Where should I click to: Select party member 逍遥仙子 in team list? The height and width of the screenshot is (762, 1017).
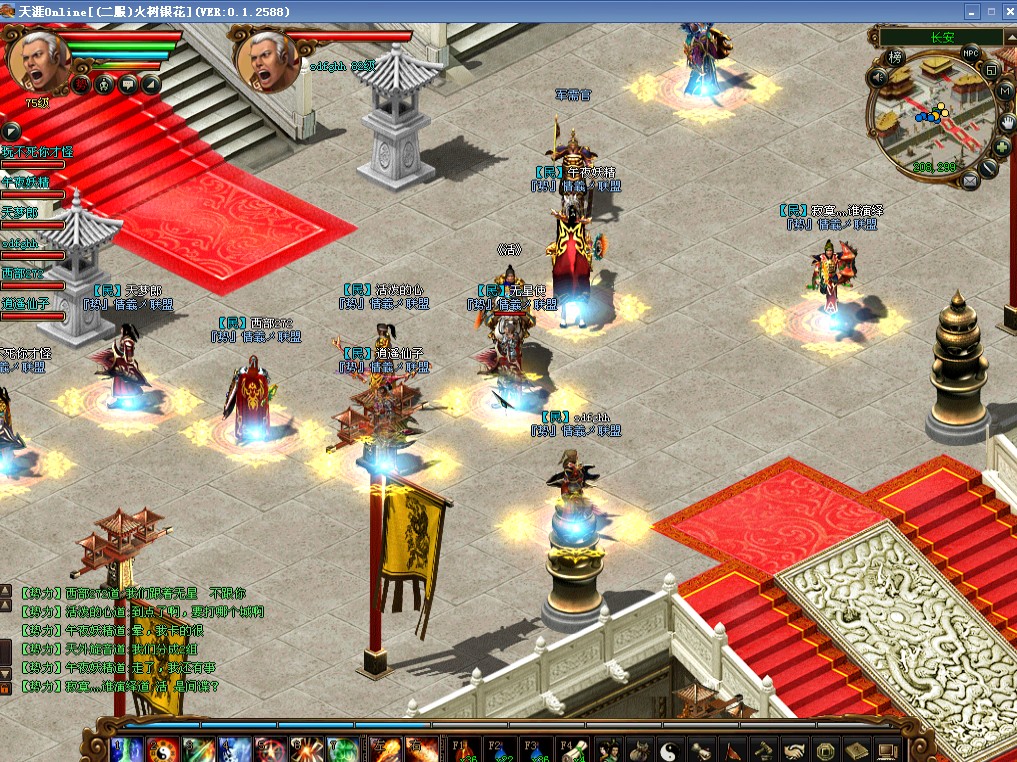tap(26, 304)
